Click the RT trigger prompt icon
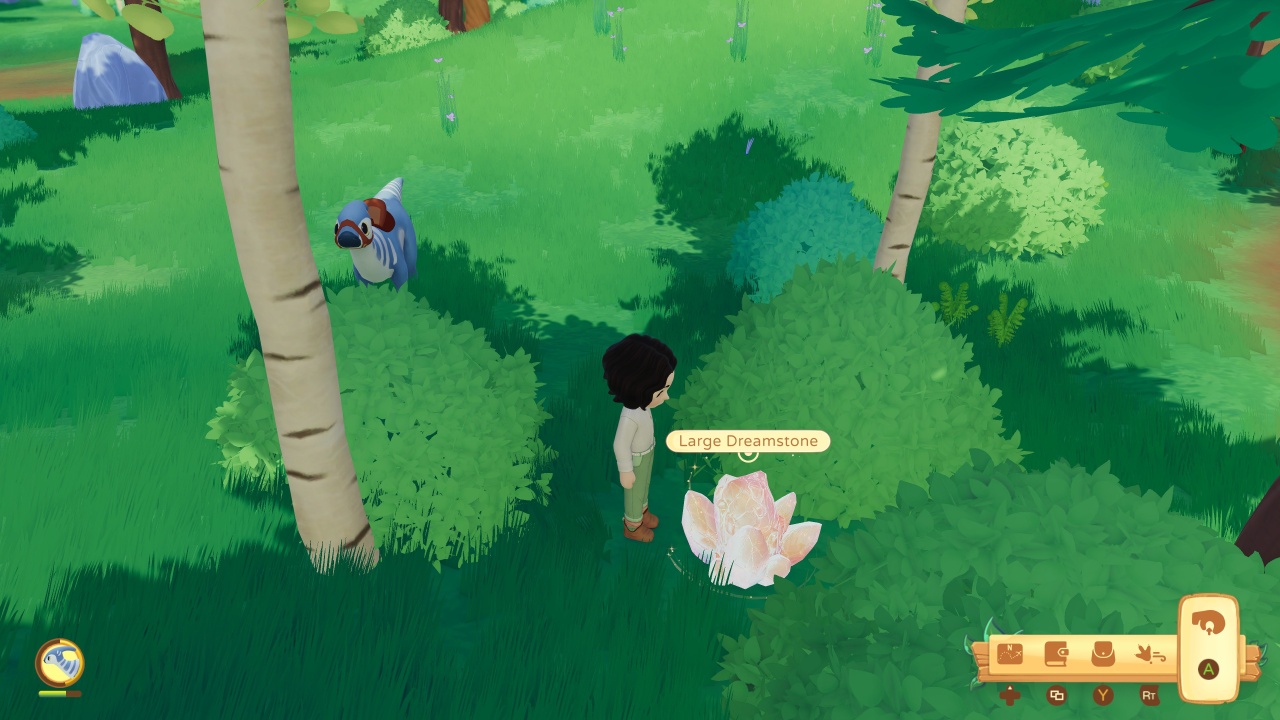Screen dimensions: 1280x720 (1151, 695)
